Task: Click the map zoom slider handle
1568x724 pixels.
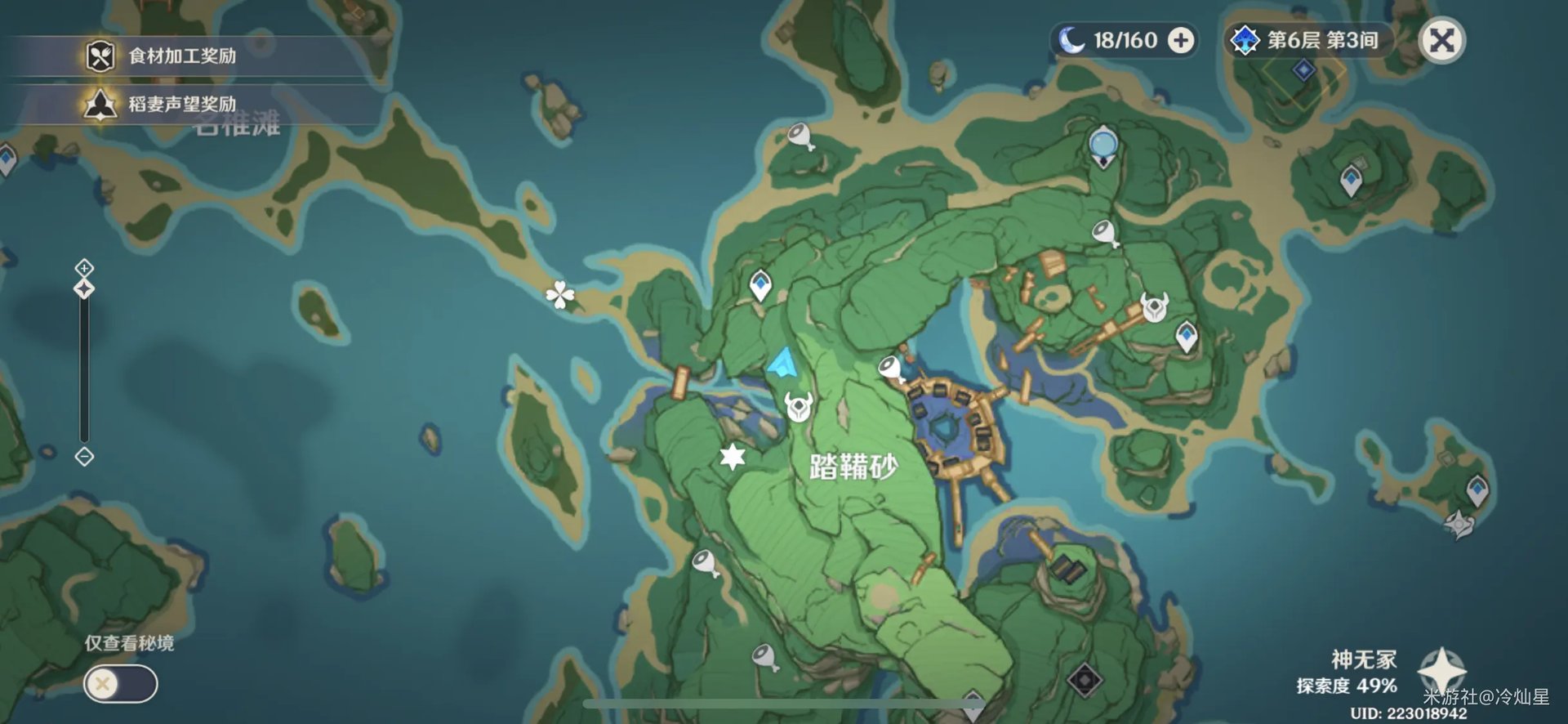Action: [x=84, y=289]
